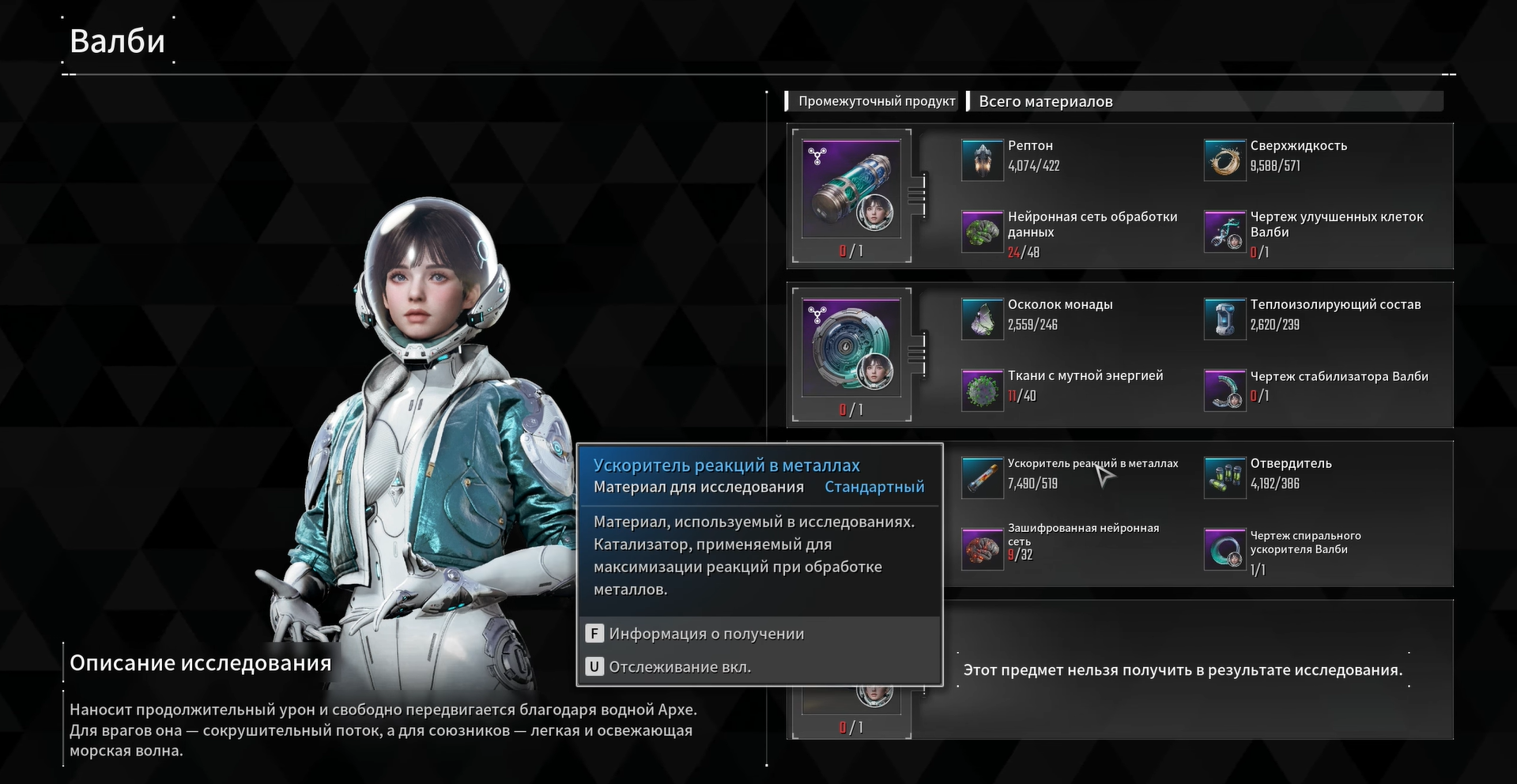Viewport: 1517px width, 784px height.
Task: Click Ускоритель реакций в металлах material icon
Action: pyautogui.click(x=982, y=477)
